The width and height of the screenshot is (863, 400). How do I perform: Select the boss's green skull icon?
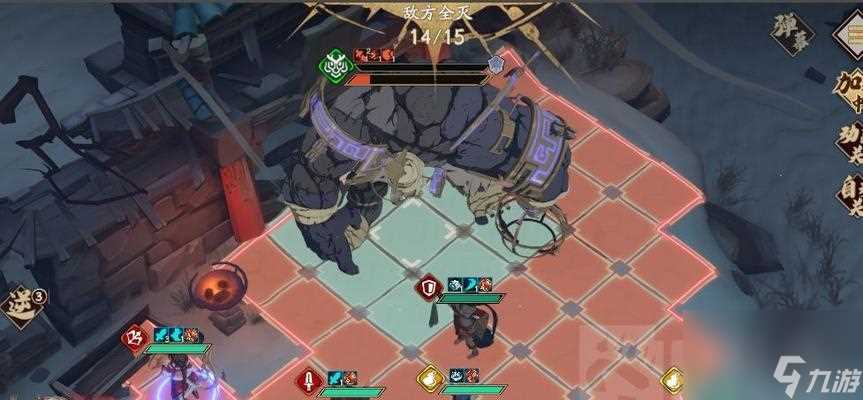click(333, 64)
